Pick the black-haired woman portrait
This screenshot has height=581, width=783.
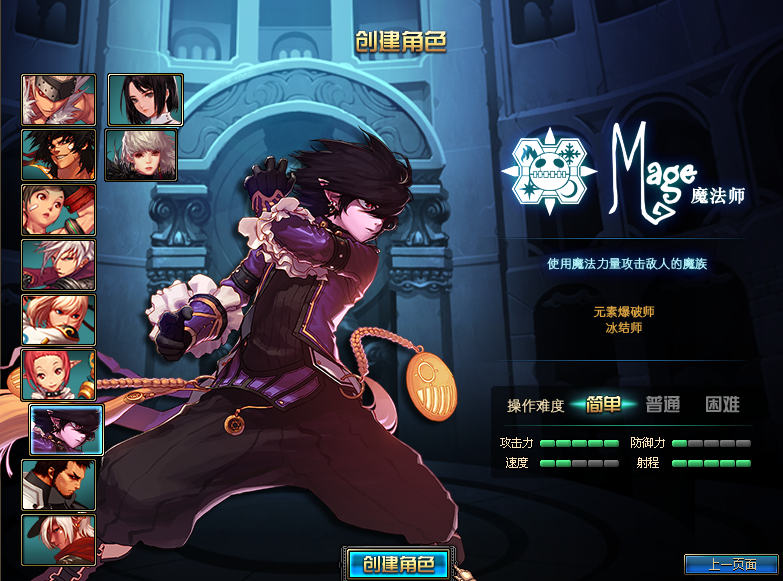145,100
